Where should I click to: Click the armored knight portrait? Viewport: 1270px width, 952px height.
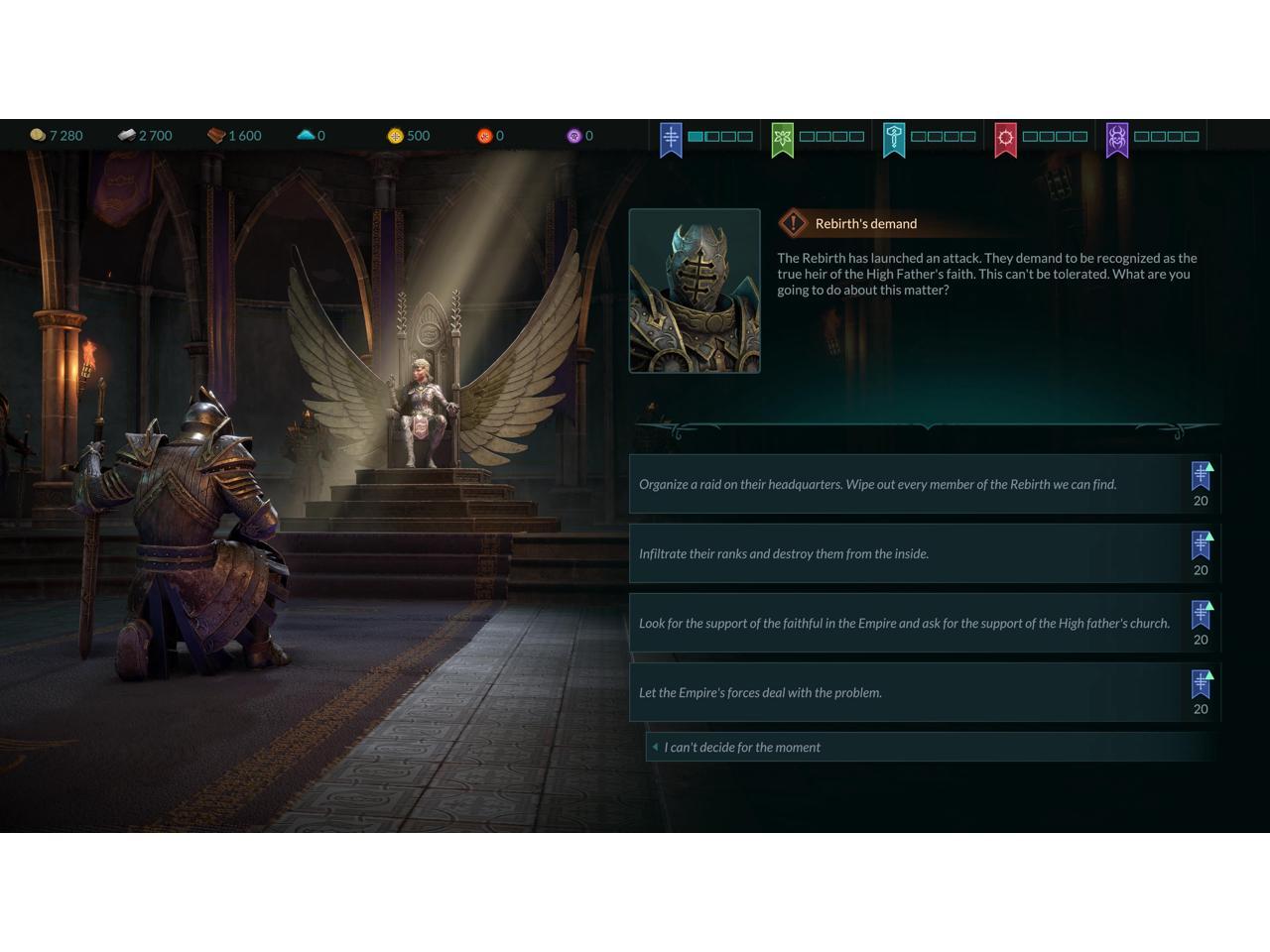[695, 291]
